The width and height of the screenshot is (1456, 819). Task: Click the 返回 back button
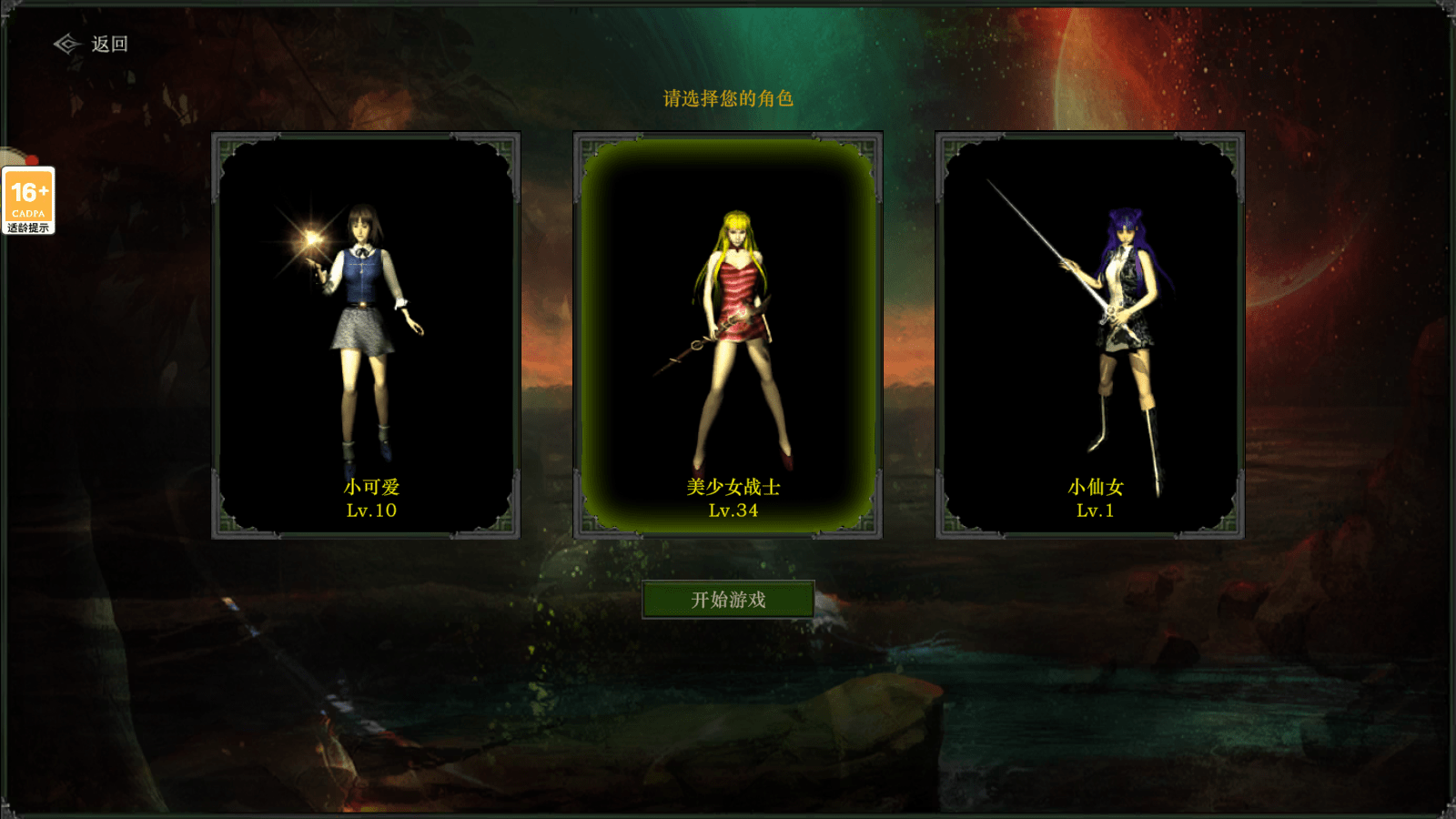coord(91,44)
